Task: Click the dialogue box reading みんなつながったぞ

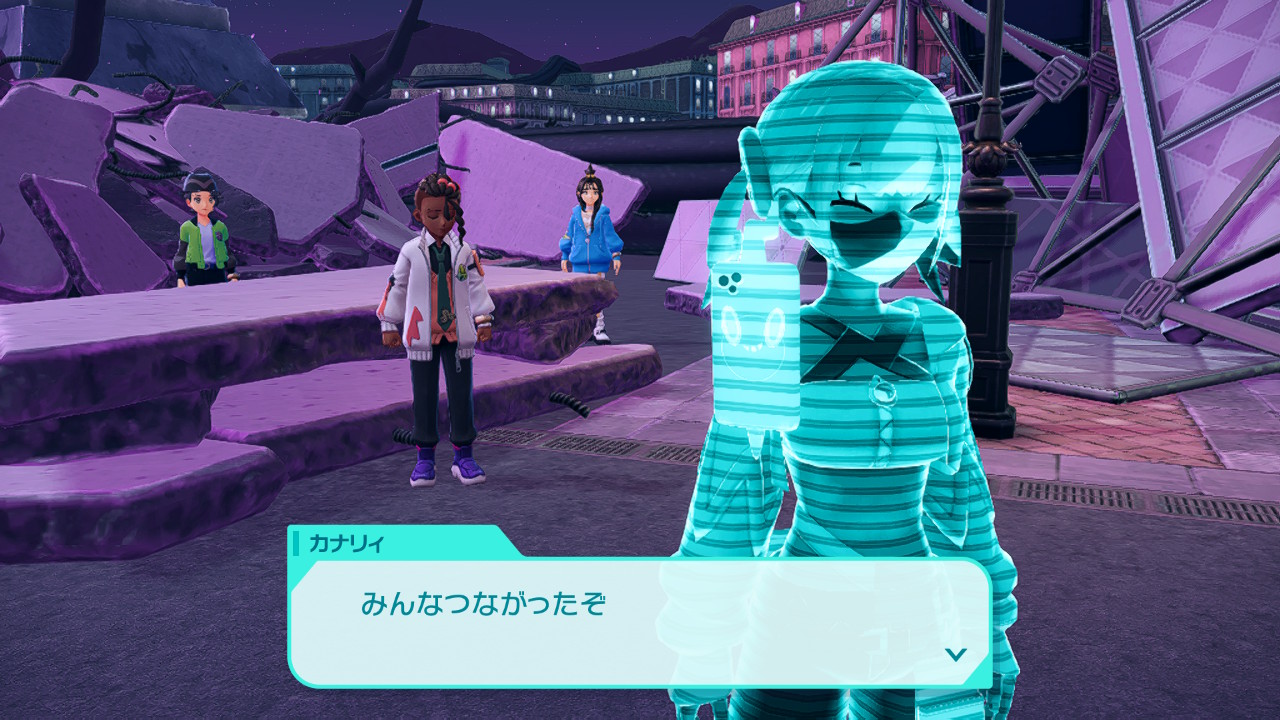Action: (x=638, y=620)
